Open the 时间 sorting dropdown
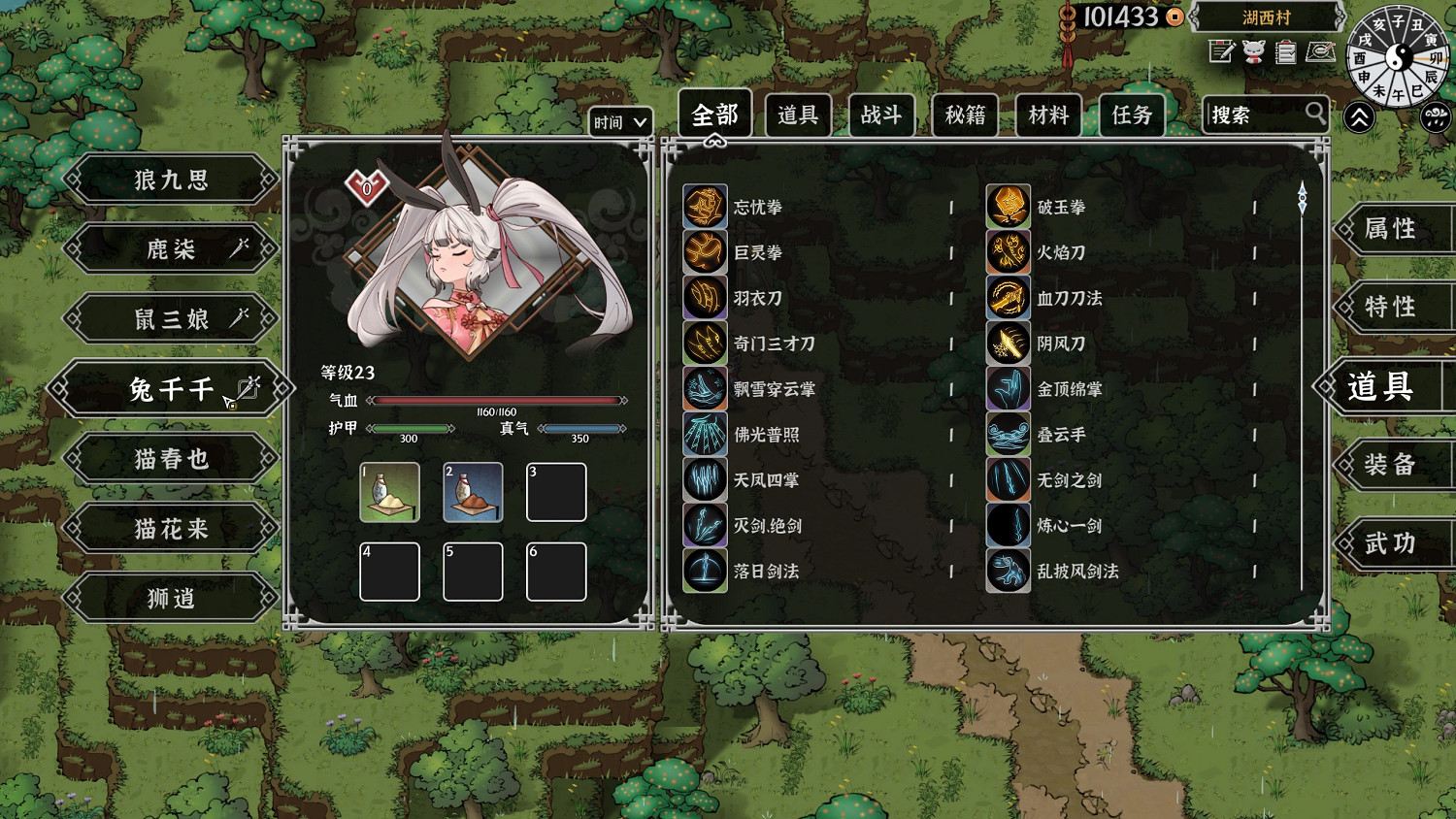1456x819 pixels. pyautogui.click(x=620, y=122)
